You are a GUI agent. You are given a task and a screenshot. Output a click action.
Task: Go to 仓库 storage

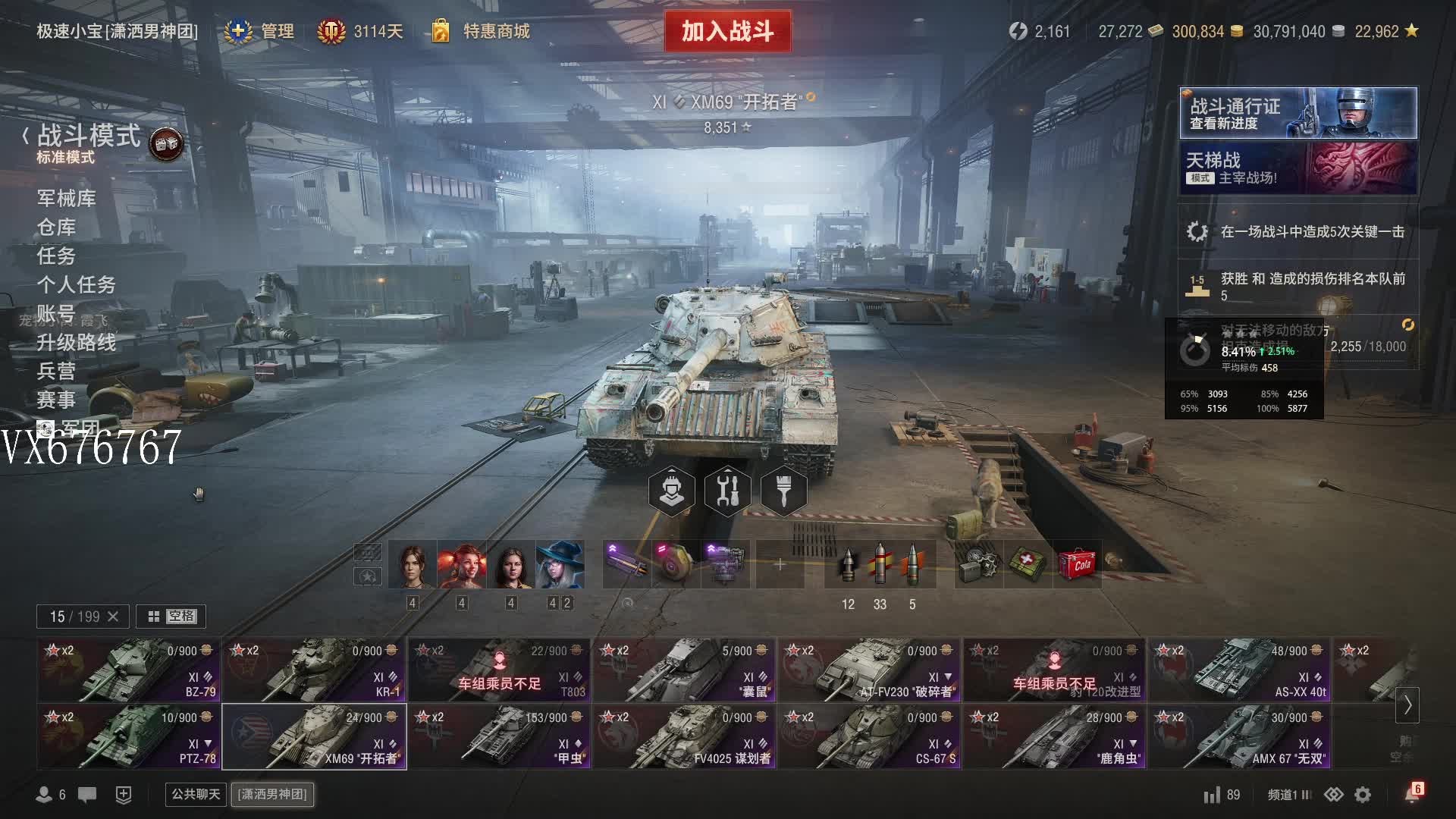56,227
